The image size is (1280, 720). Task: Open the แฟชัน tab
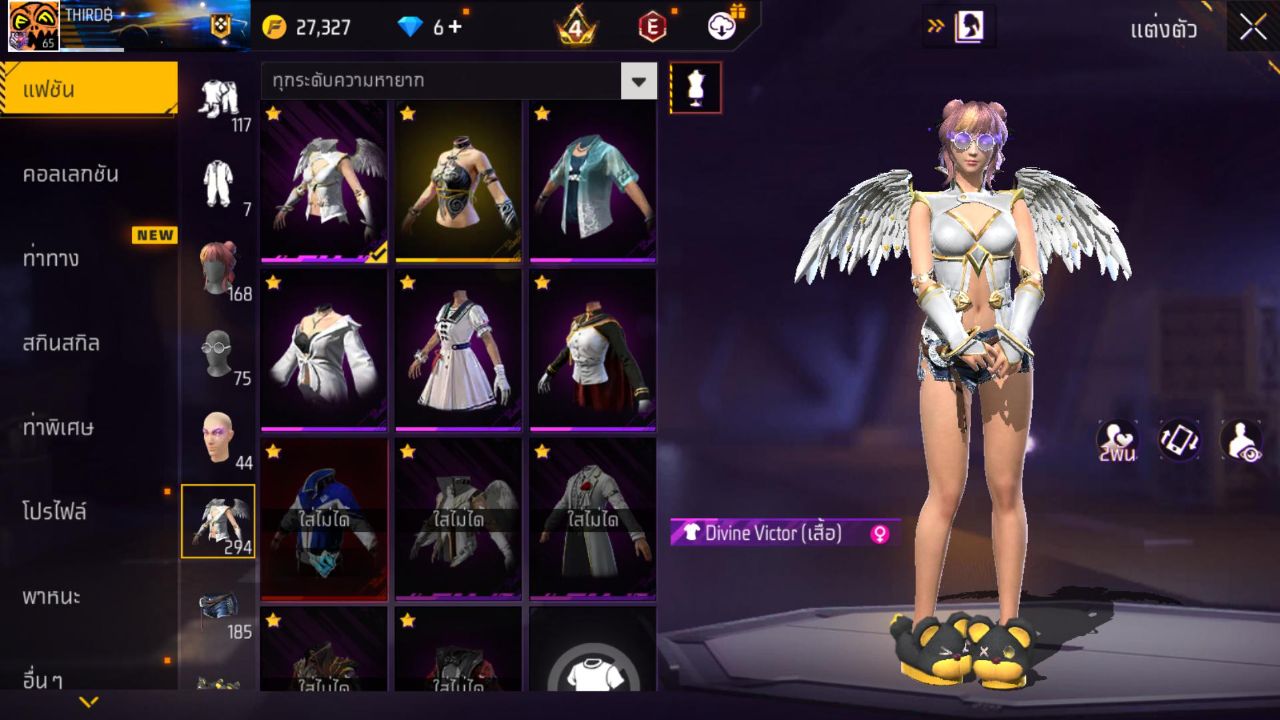click(x=88, y=90)
